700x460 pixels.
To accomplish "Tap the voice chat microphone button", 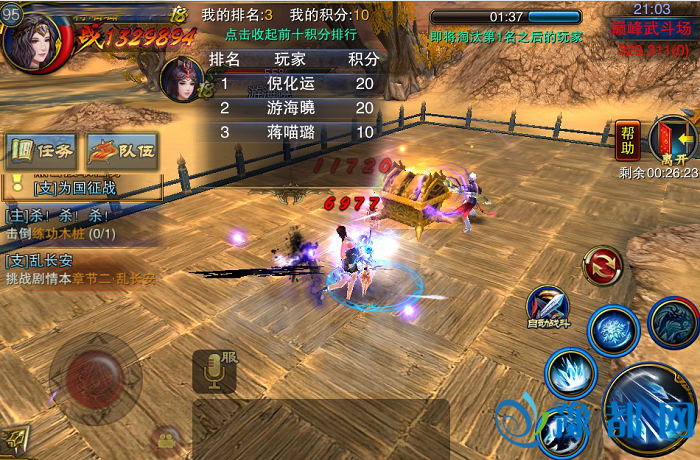I will (x=213, y=372).
